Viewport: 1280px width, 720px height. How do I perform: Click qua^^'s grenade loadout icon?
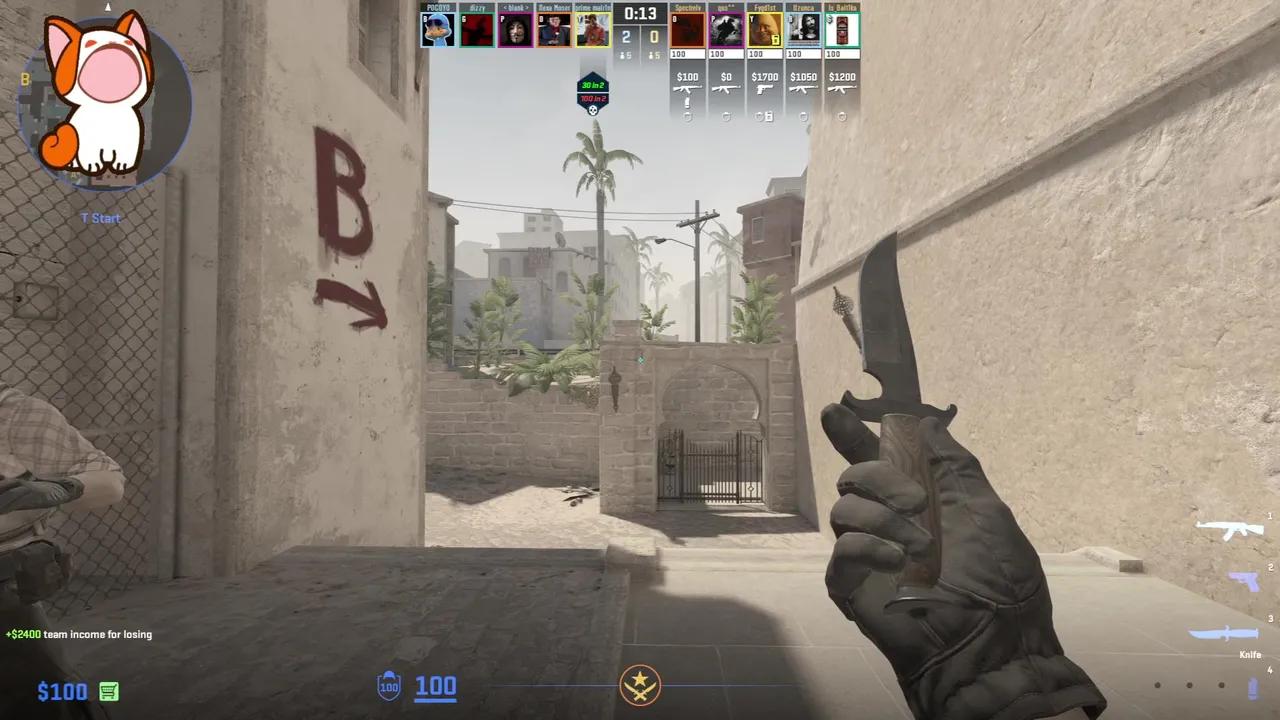coord(726,116)
